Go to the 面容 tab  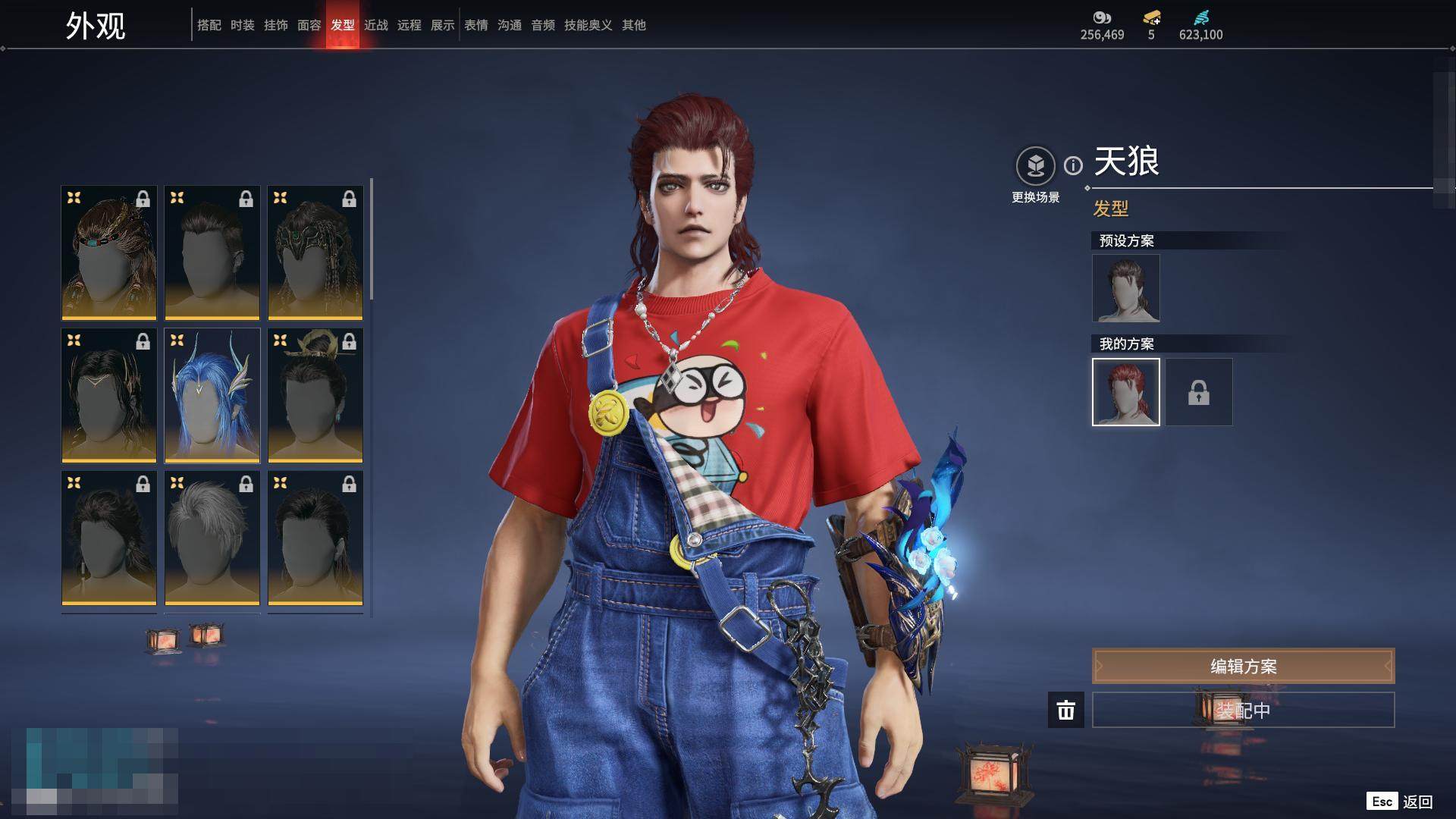(x=309, y=25)
